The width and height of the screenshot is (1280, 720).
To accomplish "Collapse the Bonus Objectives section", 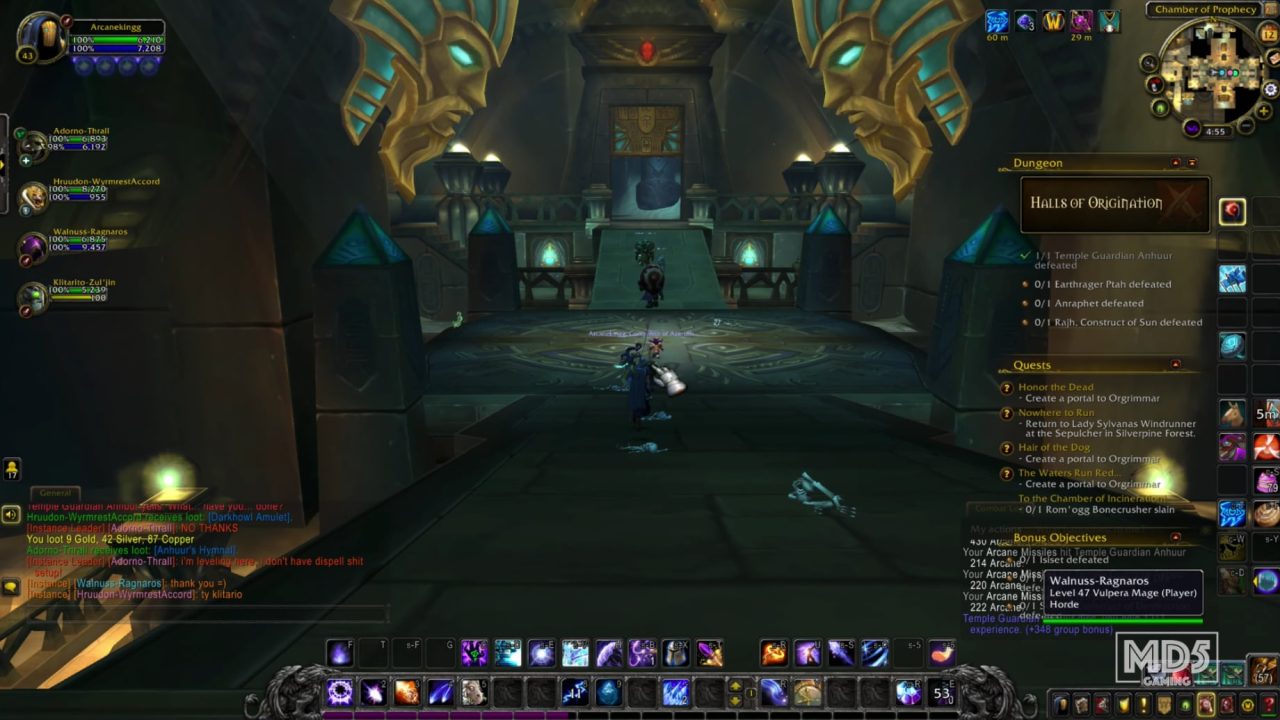I will (x=1174, y=537).
